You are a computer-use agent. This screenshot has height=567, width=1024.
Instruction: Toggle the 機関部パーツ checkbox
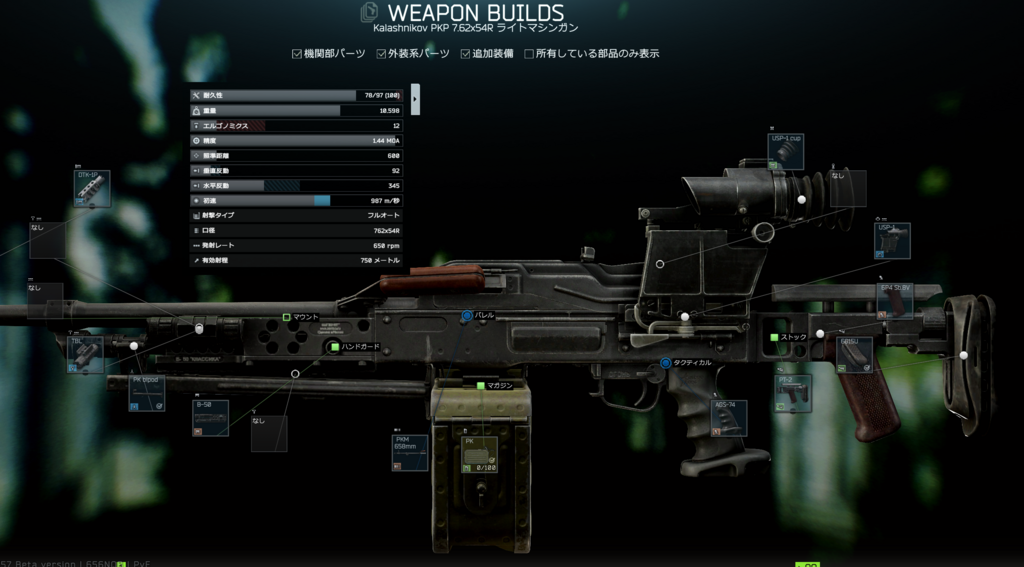[297, 53]
